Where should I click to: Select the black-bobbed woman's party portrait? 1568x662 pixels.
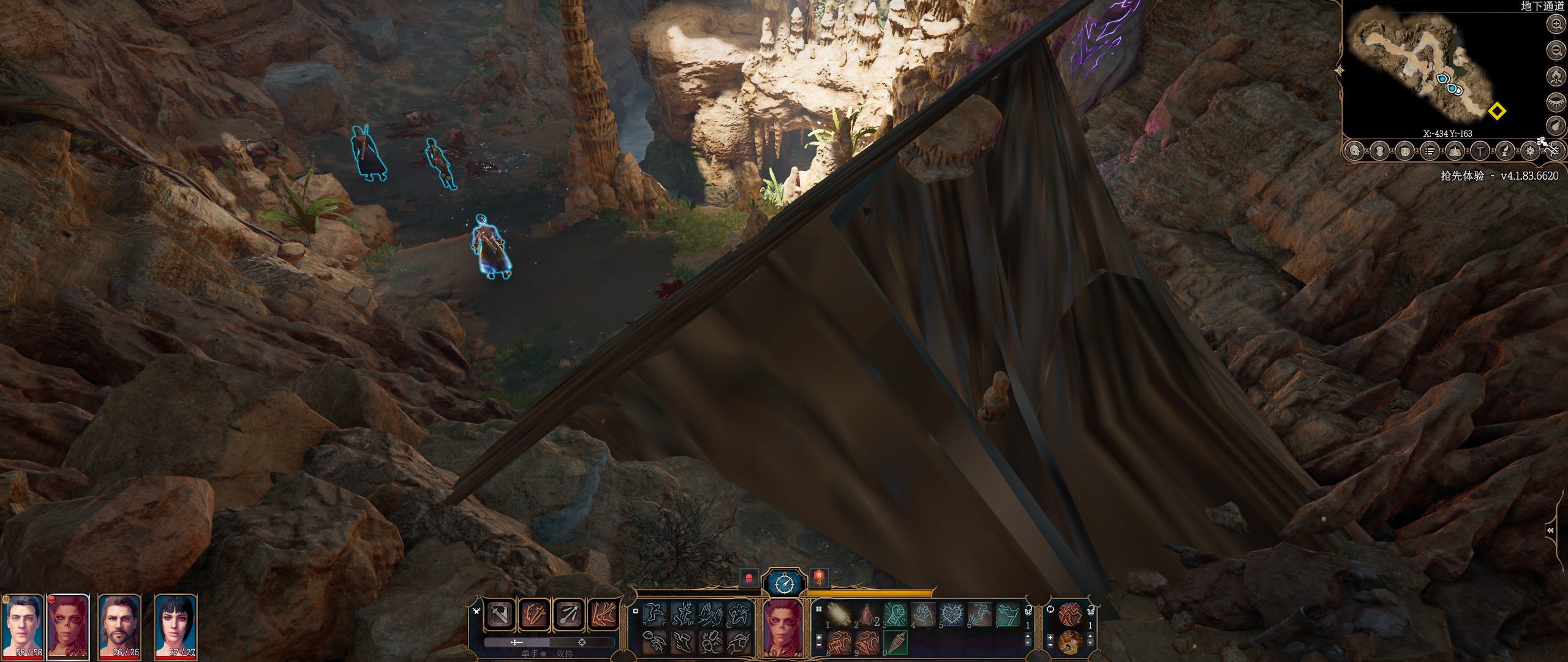pyautogui.click(x=176, y=625)
